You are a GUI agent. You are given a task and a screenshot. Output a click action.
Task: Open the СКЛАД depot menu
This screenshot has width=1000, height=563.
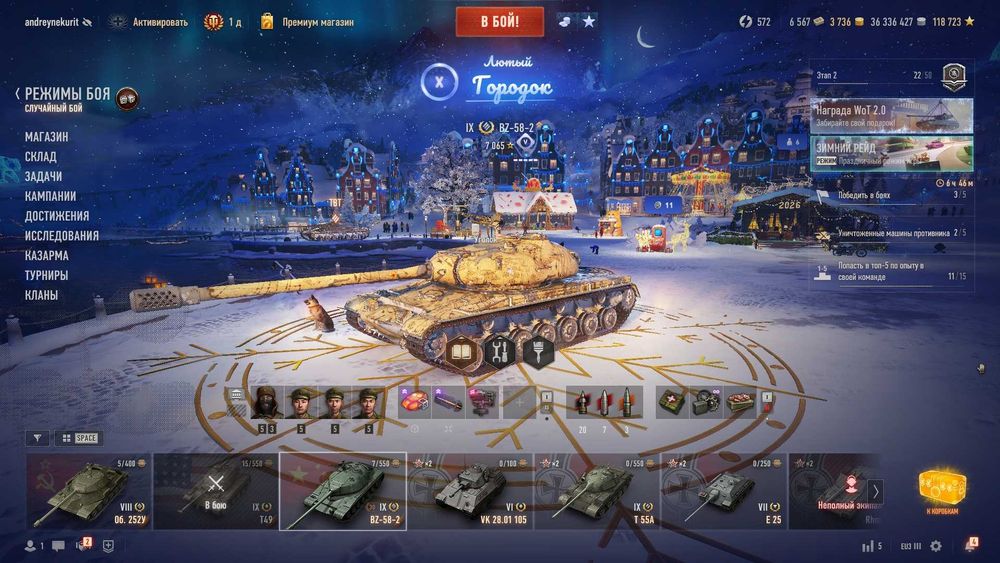(x=41, y=157)
